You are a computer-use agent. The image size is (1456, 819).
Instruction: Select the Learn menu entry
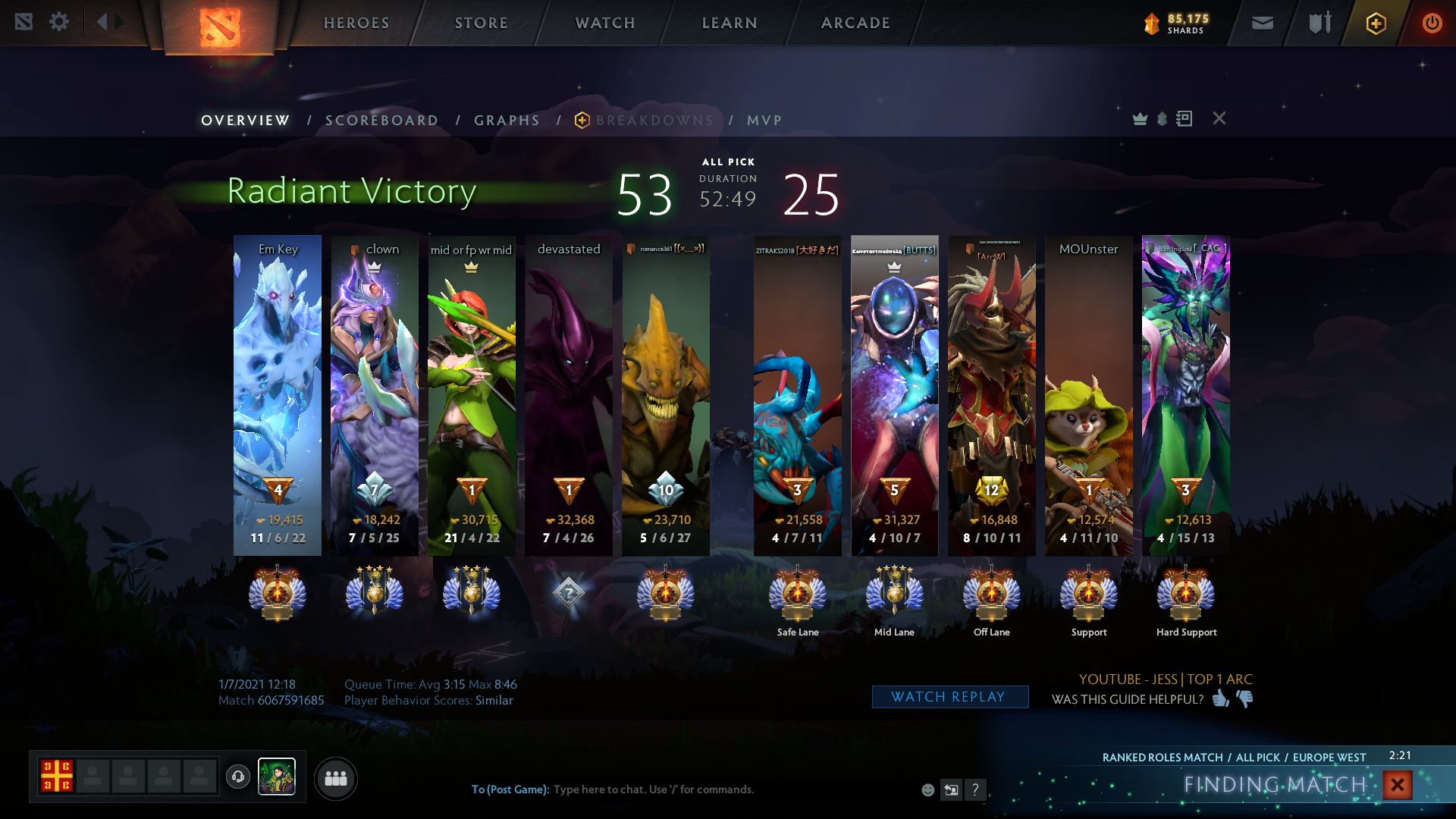click(730, 23)
